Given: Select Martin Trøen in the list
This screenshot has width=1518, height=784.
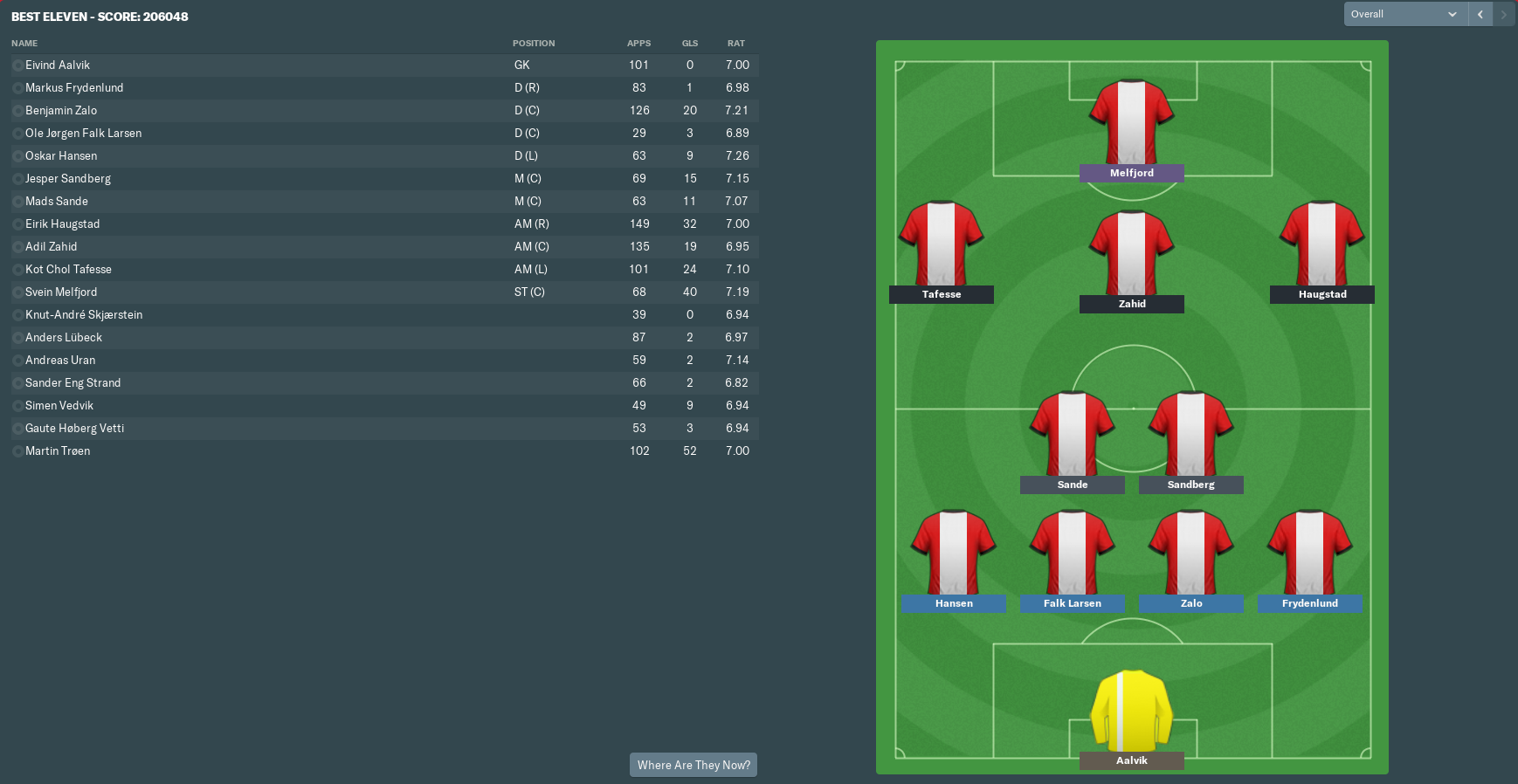Looking at the screenshot, I should click(x=58, y=451).
